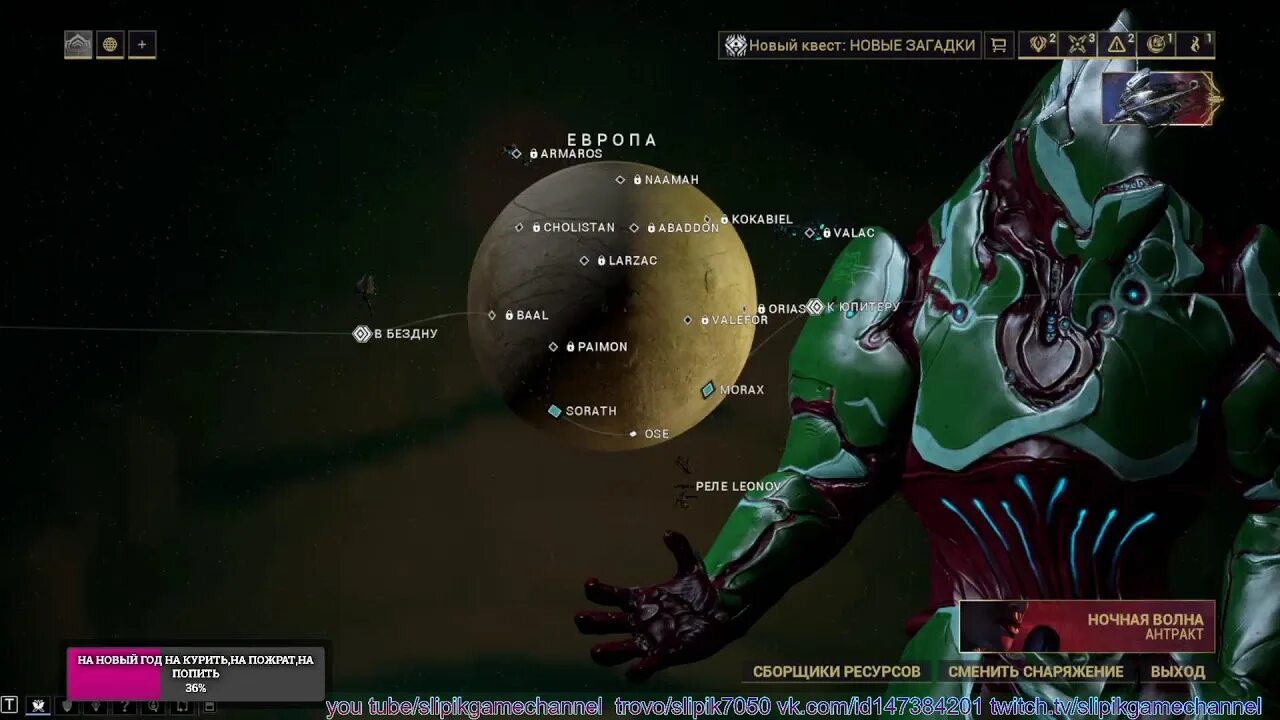The image size is (1280, 720).
Task: Open Сборщики ресурсов menu
Action: click(836, 672)
